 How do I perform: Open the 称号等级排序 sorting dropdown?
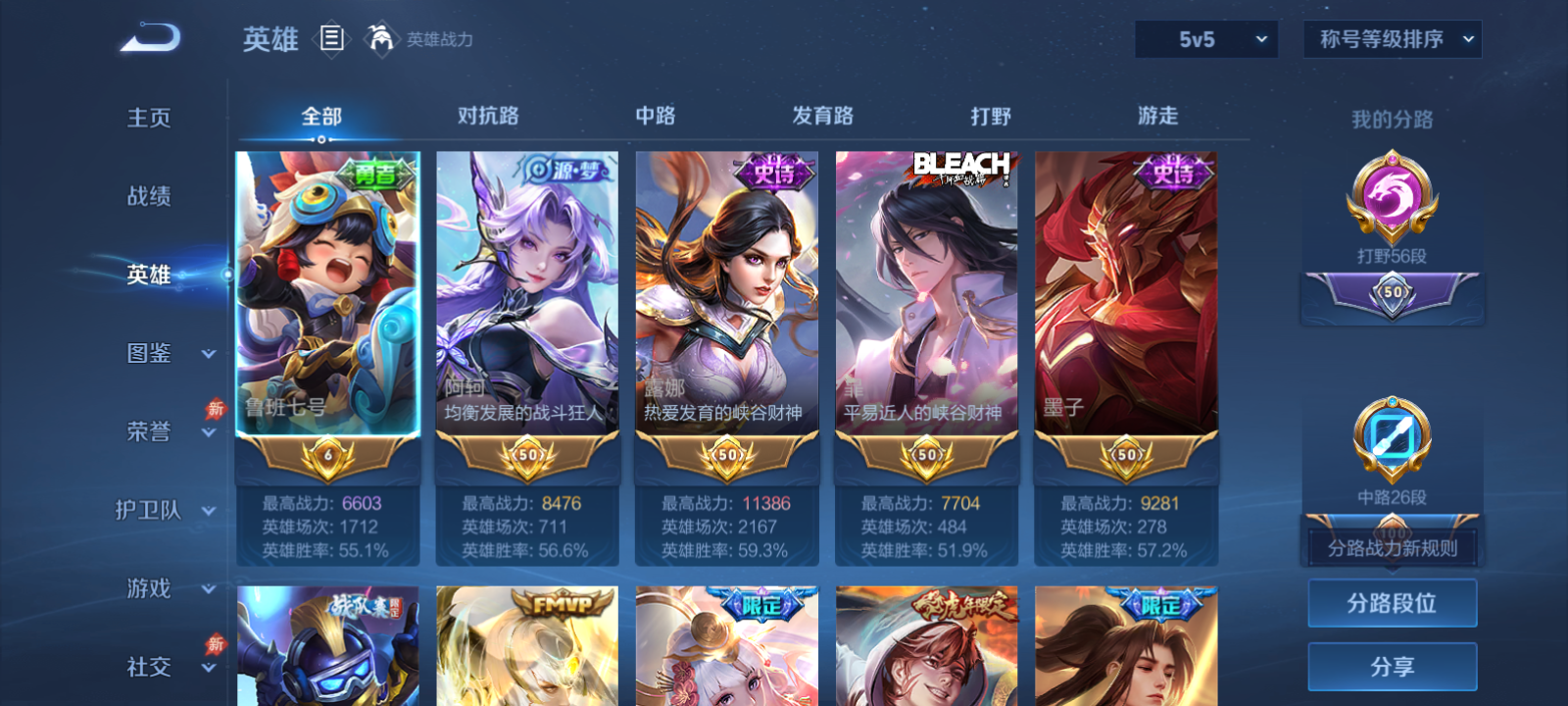(1393, 39)
